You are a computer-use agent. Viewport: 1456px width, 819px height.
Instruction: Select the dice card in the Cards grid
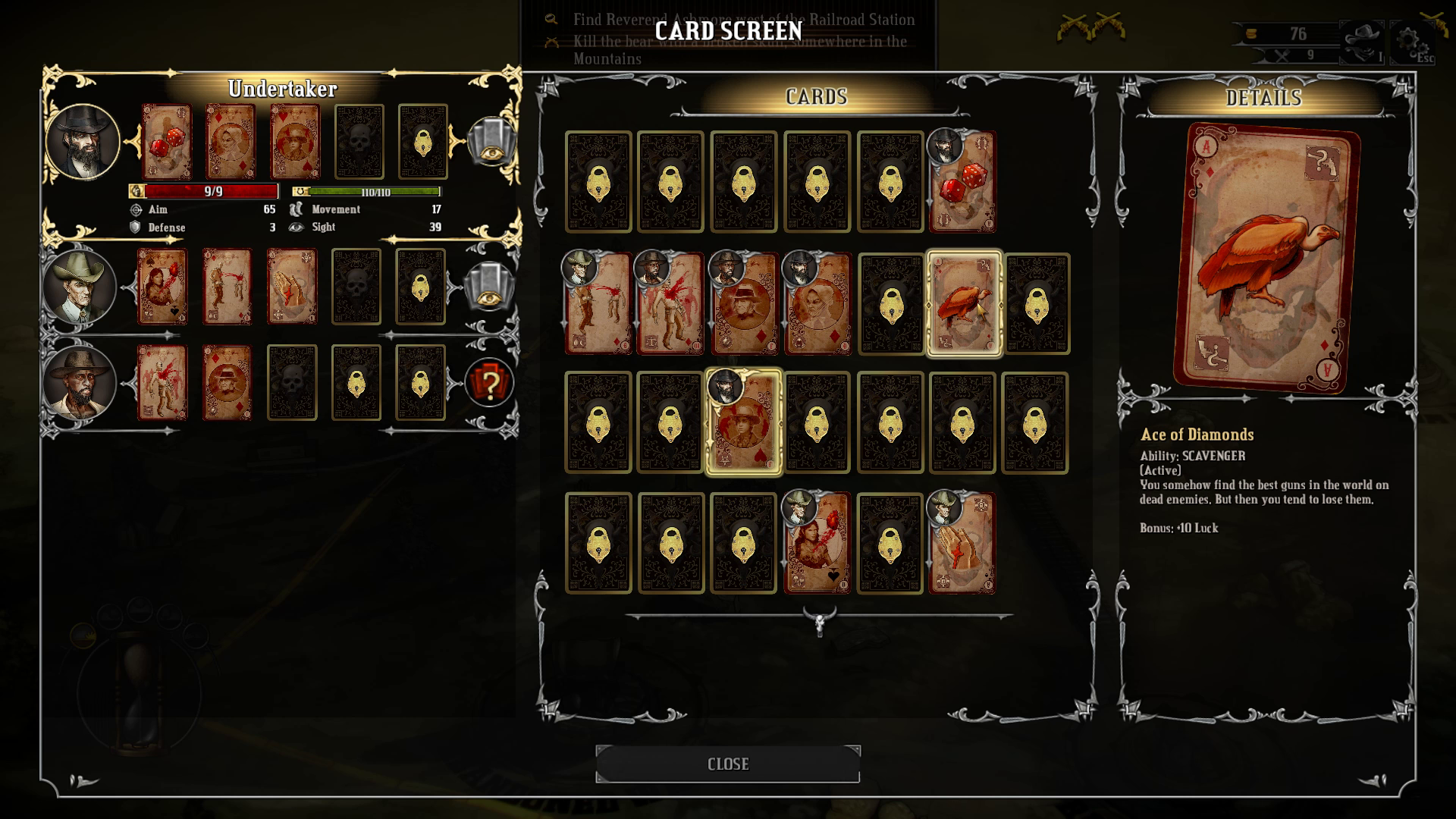962,182
